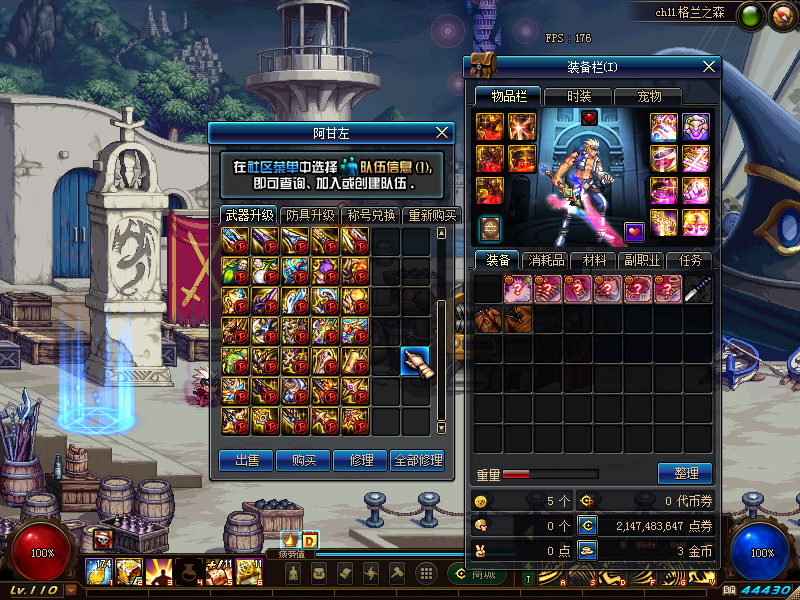800x600 pixels.
Task: Select the 消耗品 consumables tab
Action: pos(543,260)
